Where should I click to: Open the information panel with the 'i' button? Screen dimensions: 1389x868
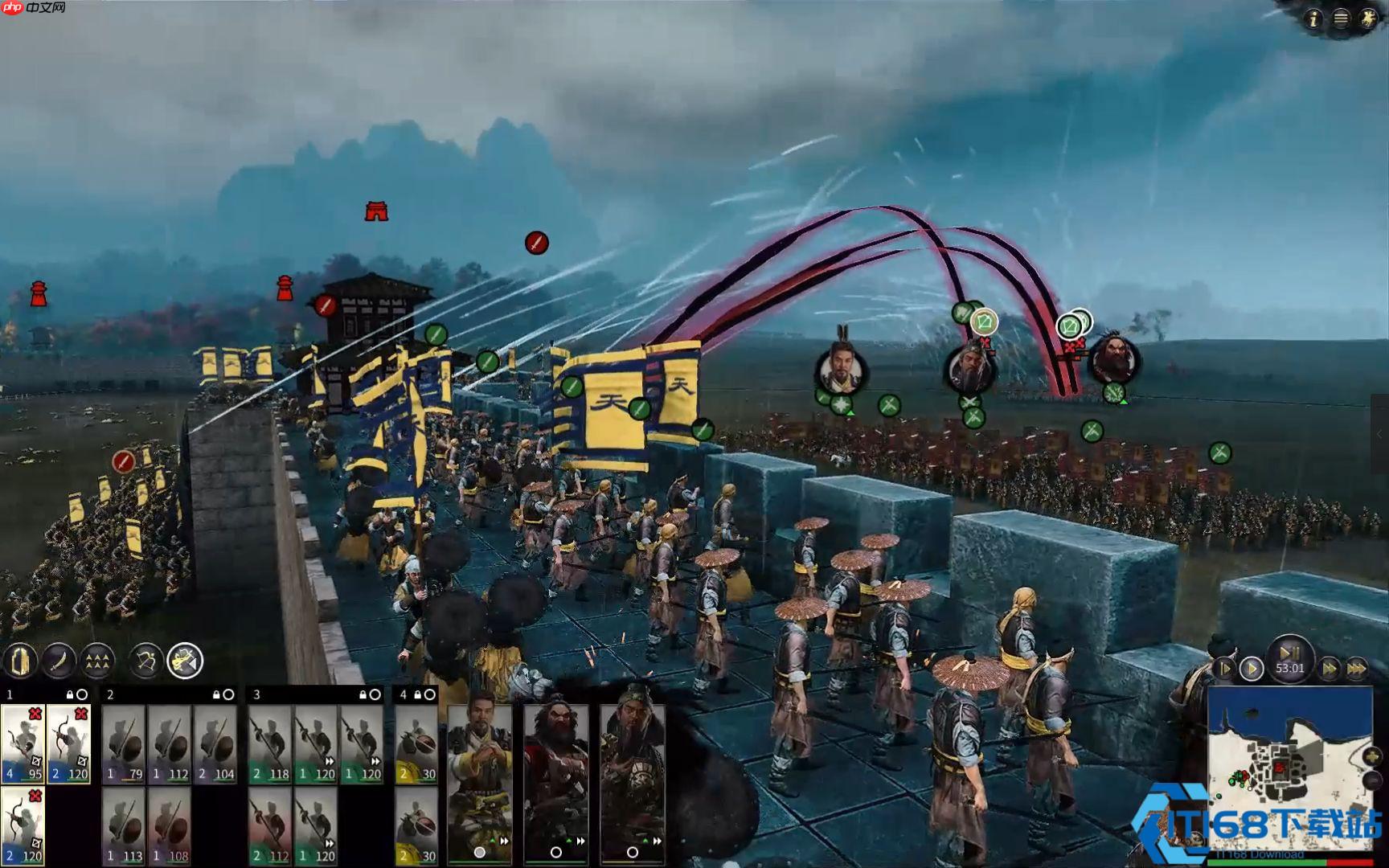tap(1313, 18)
